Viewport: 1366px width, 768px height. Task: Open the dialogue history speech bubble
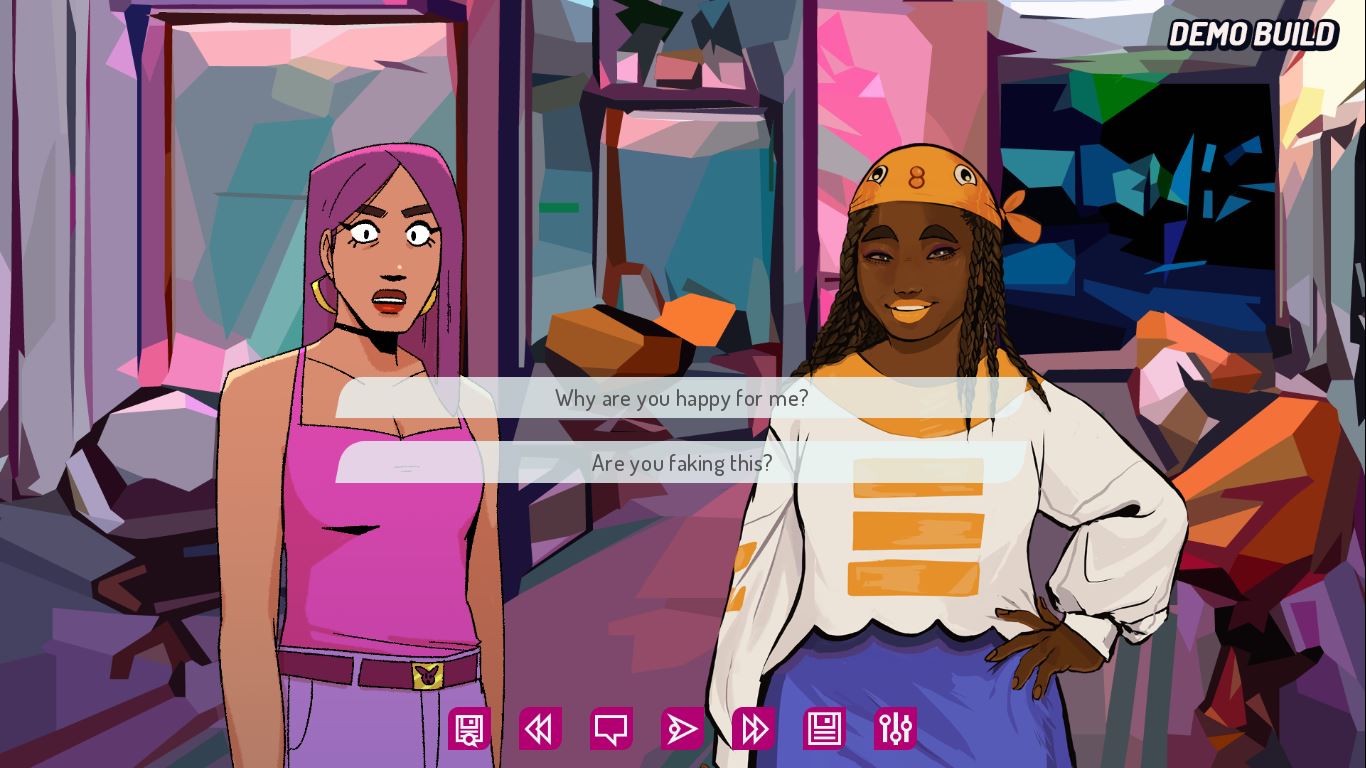[x=611, y=729]
